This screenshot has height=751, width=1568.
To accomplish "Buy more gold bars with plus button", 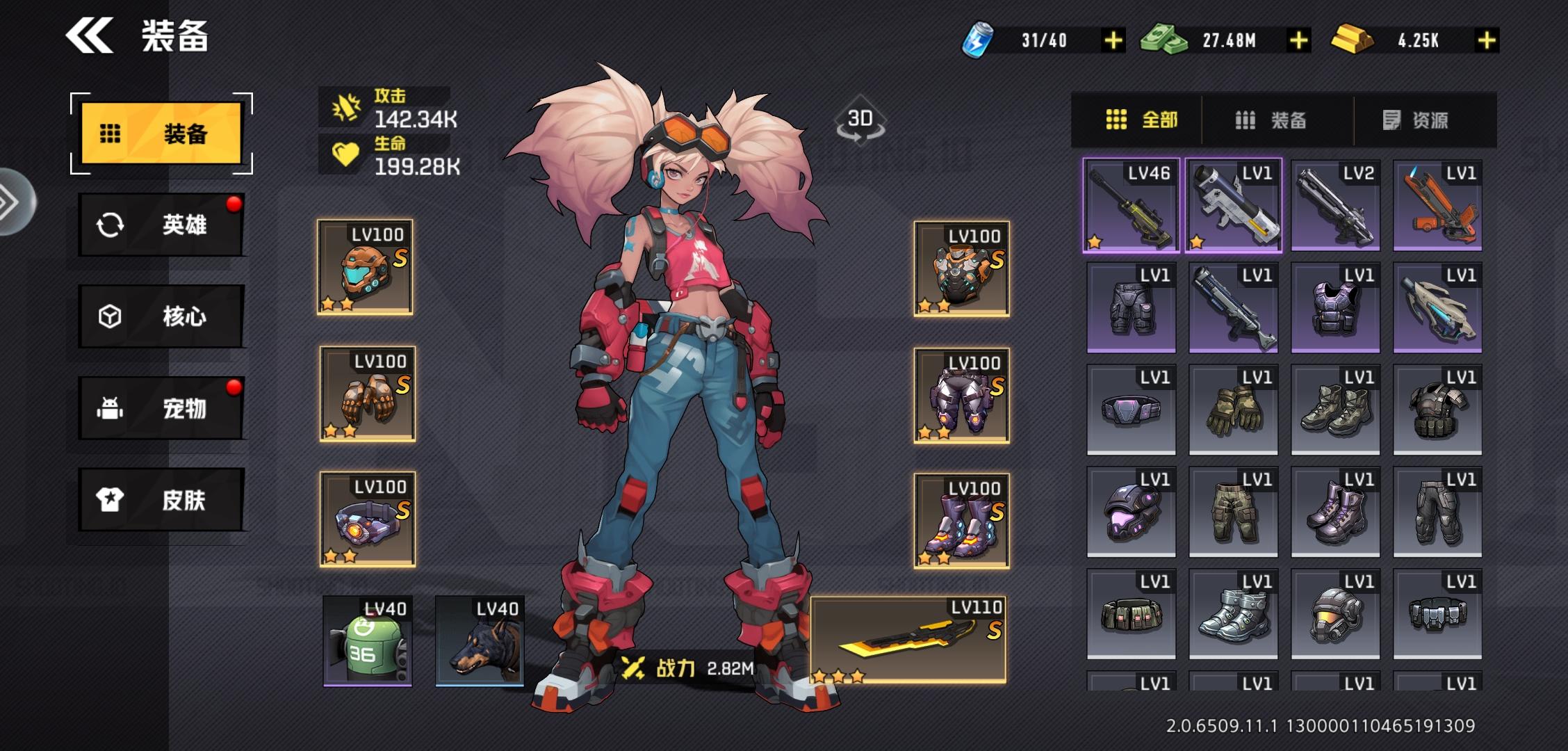I will 1486,40.
